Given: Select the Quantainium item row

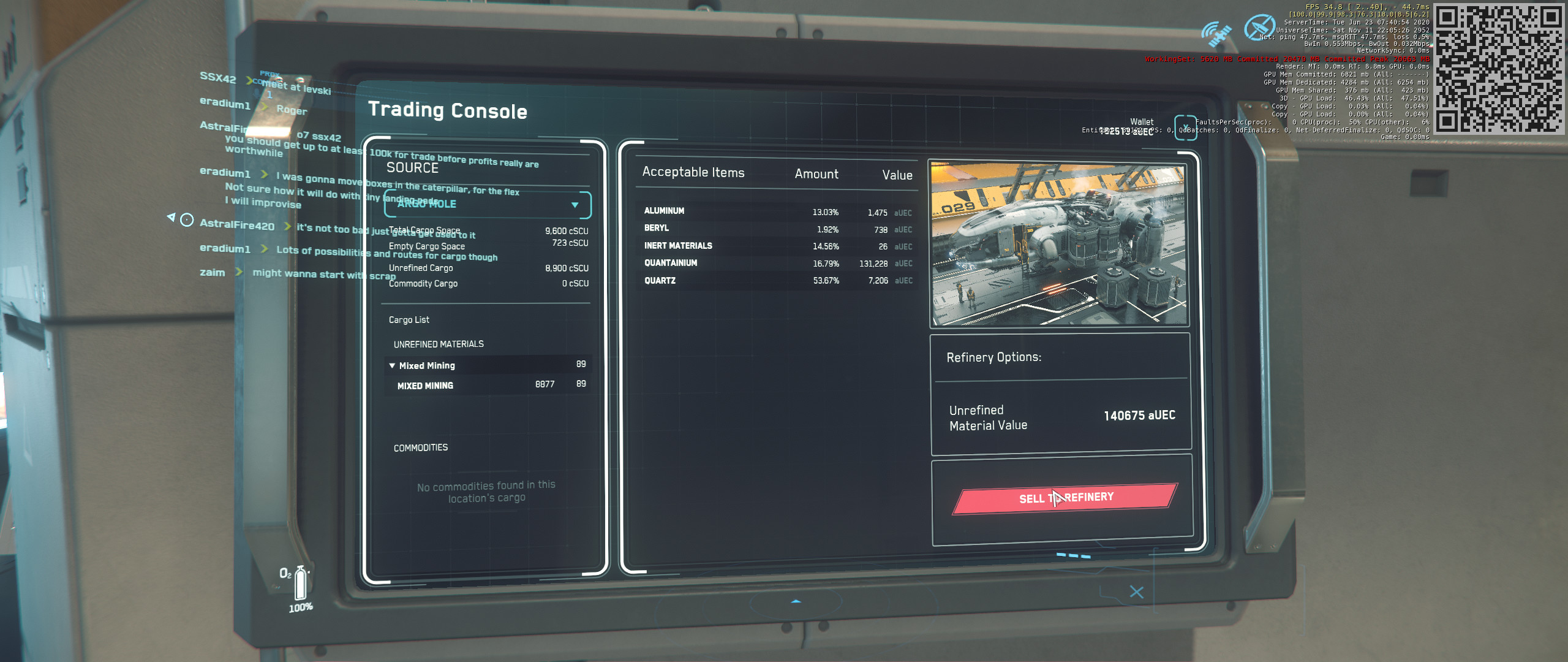Looking at the screenshot, I should coord(777,263).
